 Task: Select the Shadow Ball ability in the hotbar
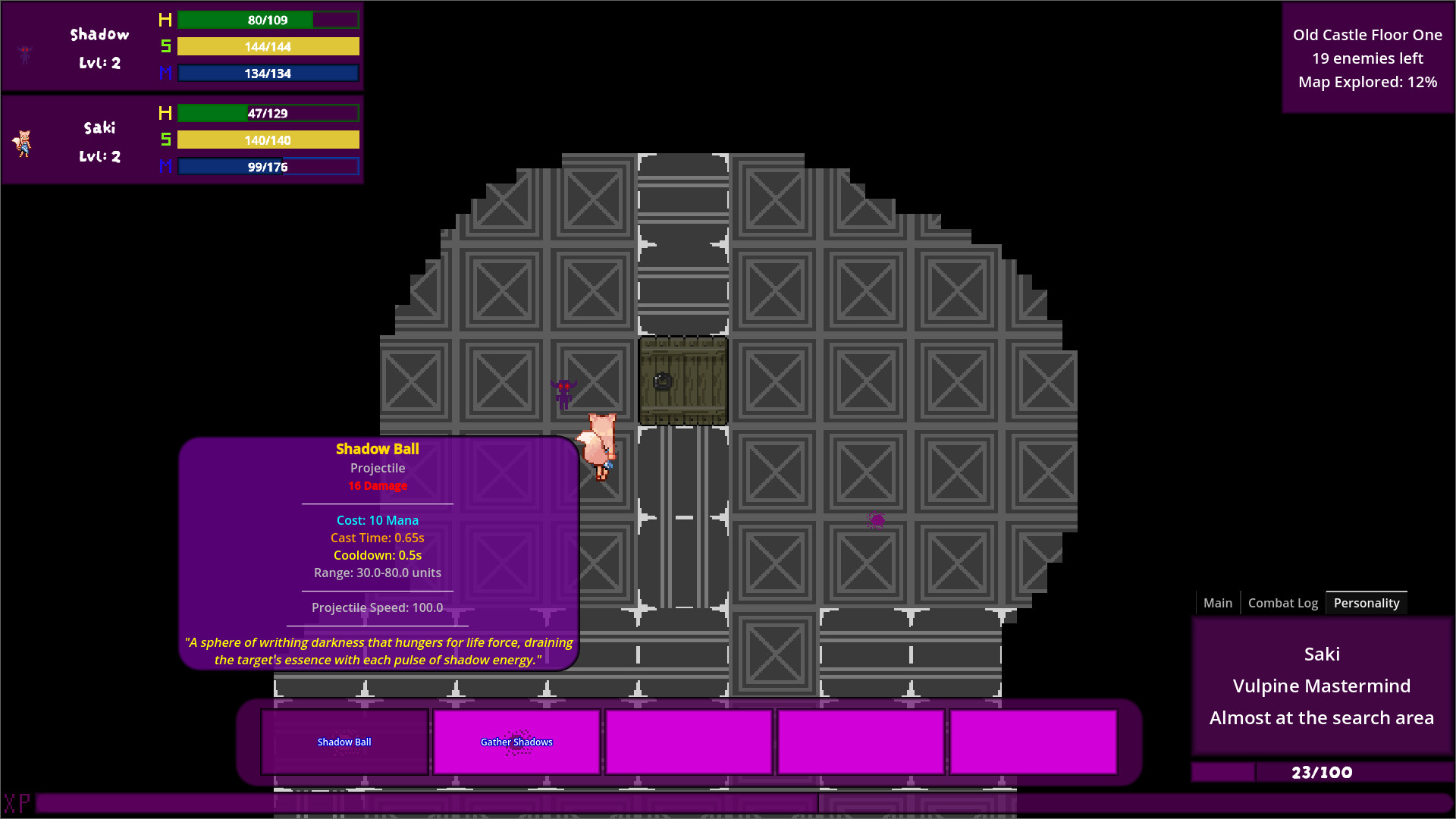(344, 742)
